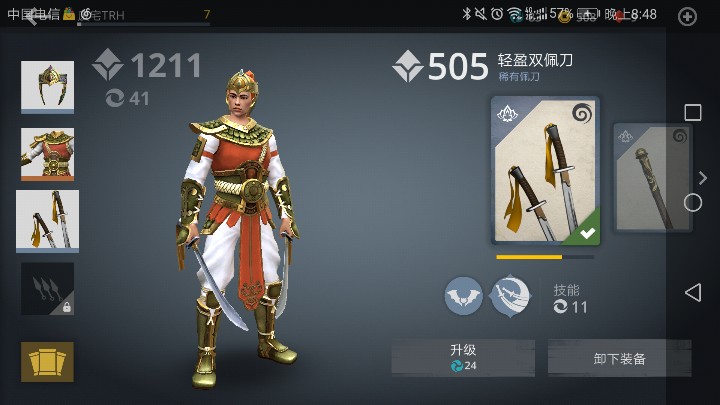
Task: Select the locked ranged weapon slot
Action: [47, 289]
